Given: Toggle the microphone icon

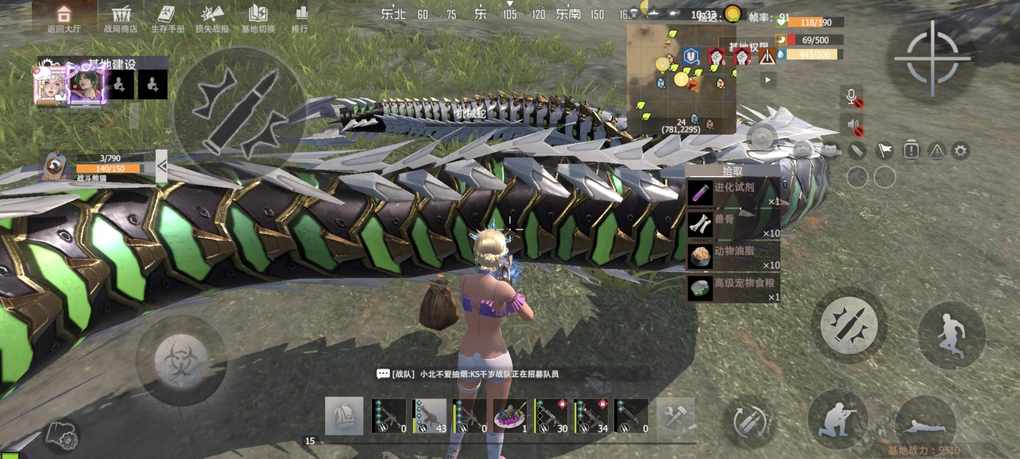Looking at the screenshot, I should [x=854, y=97].
